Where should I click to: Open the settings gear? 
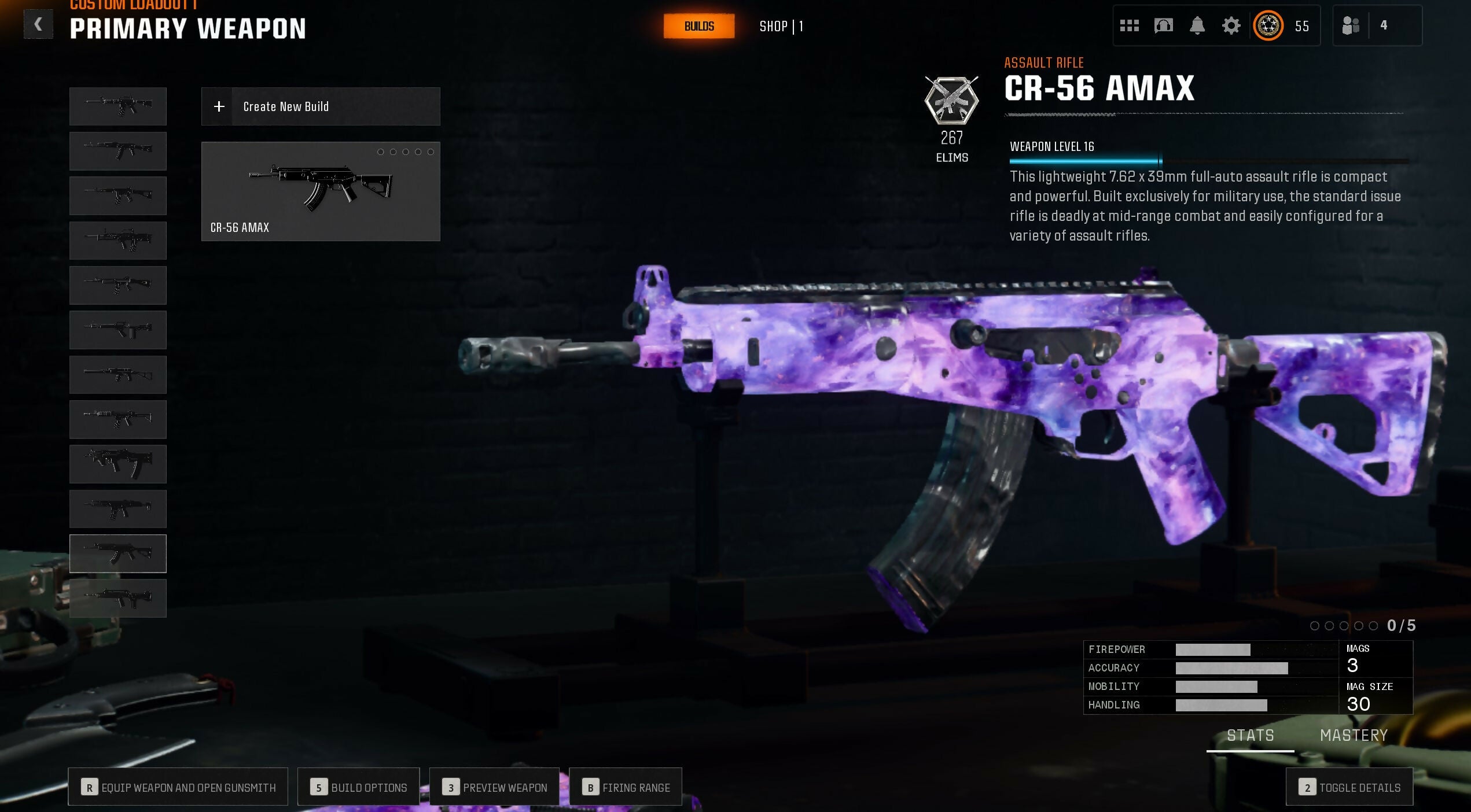[x=1231, y=25]
